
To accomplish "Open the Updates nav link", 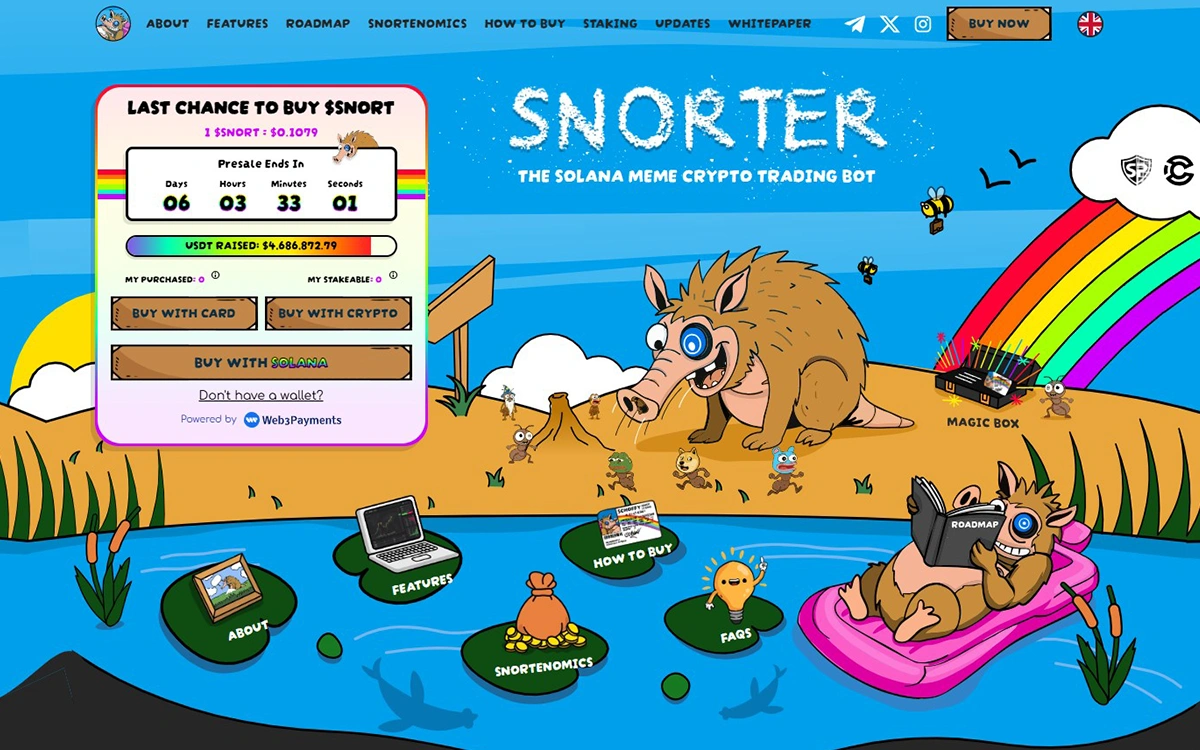I will 683,23.
